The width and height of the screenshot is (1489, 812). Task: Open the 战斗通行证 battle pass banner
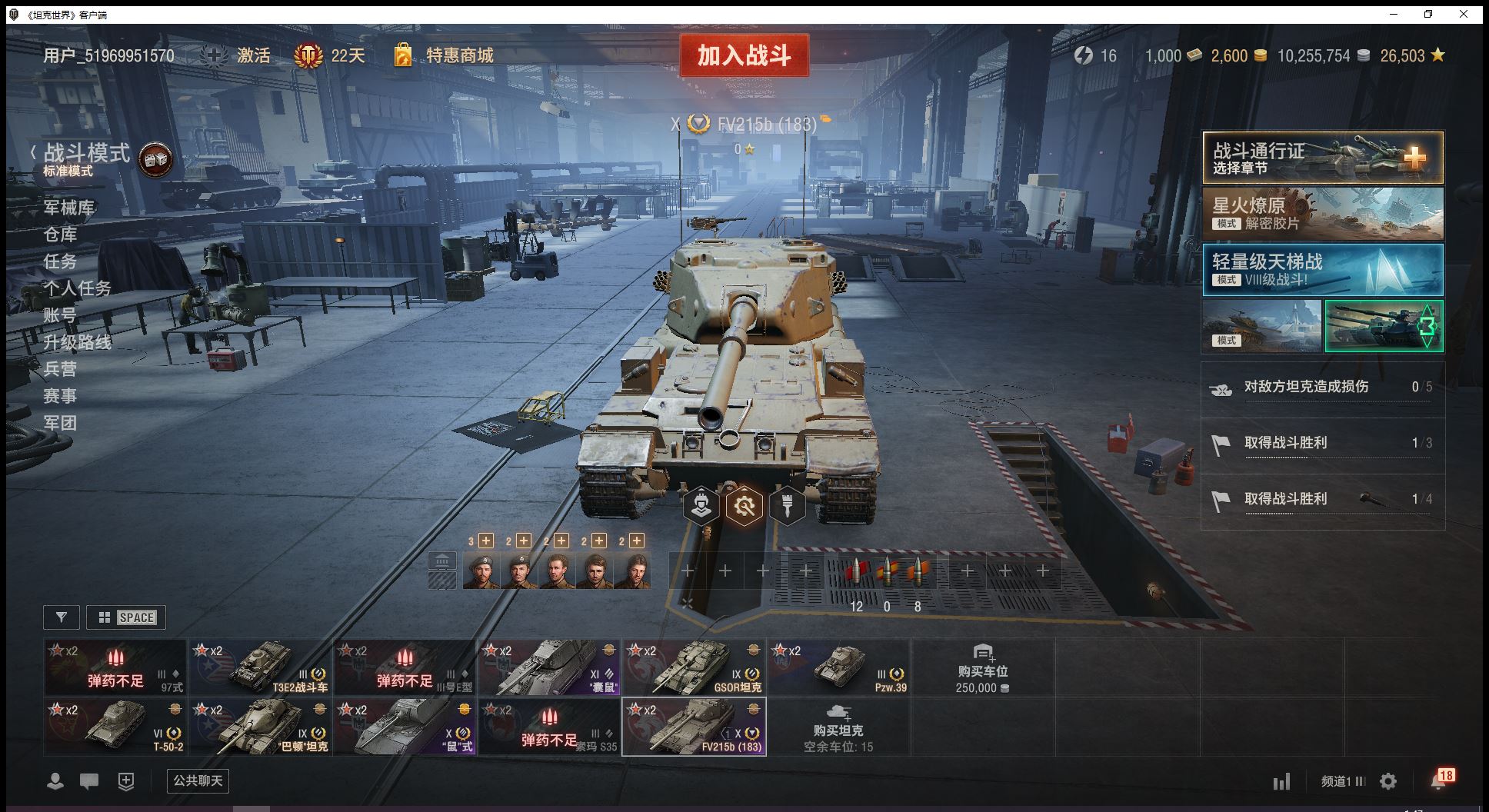(x=1322, y=158)
